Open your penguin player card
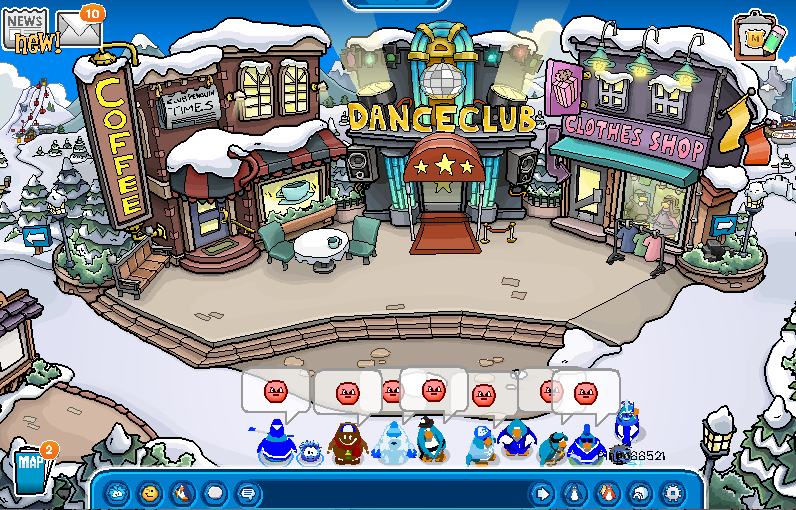 coord(575,493)
